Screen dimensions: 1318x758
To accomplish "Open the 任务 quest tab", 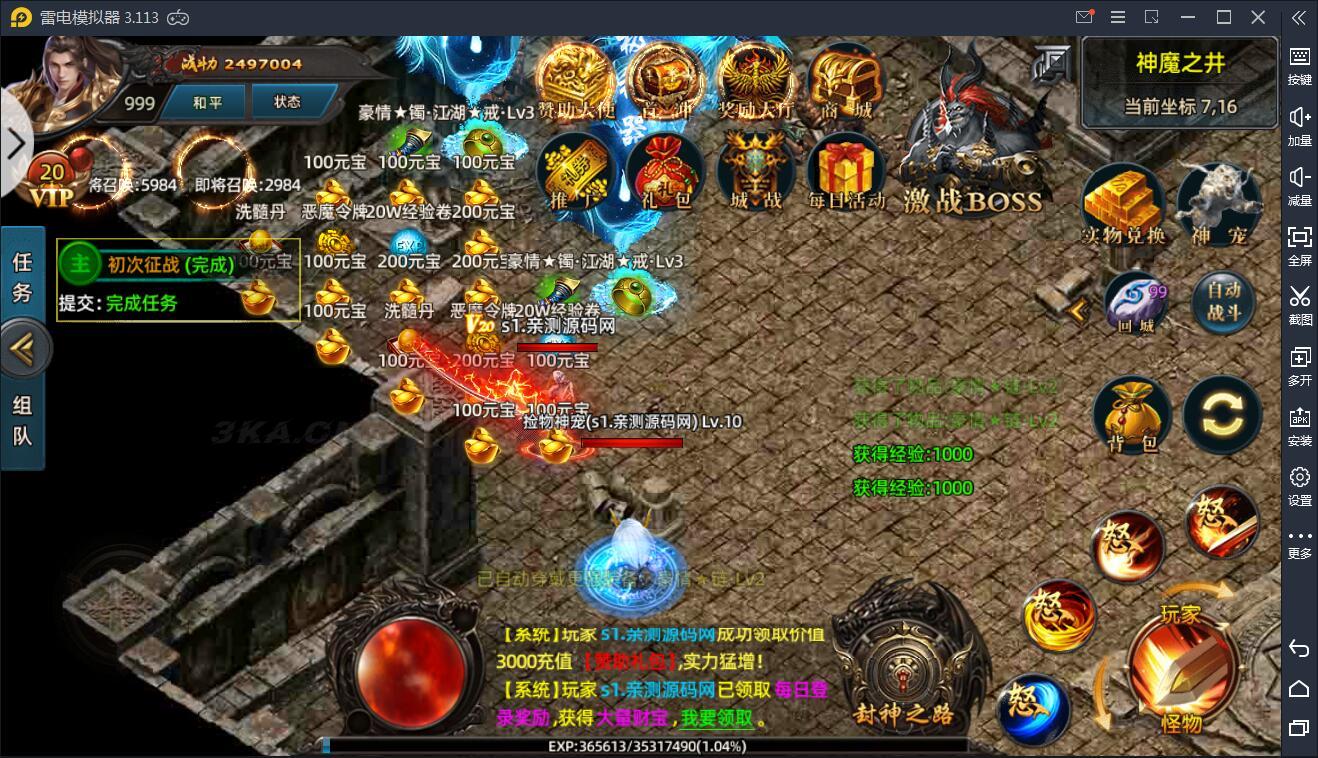I will [x=22, y=277].
